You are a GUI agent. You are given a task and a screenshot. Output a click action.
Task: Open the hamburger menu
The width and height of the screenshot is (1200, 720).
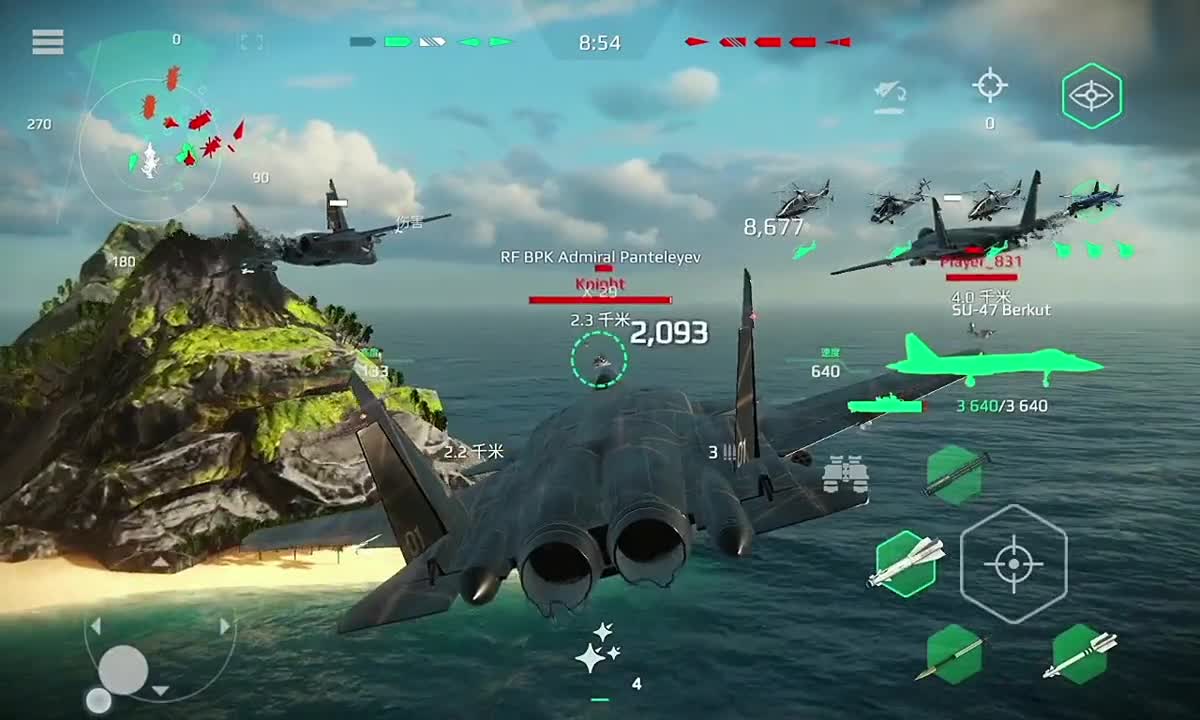(x=47, y=42)
